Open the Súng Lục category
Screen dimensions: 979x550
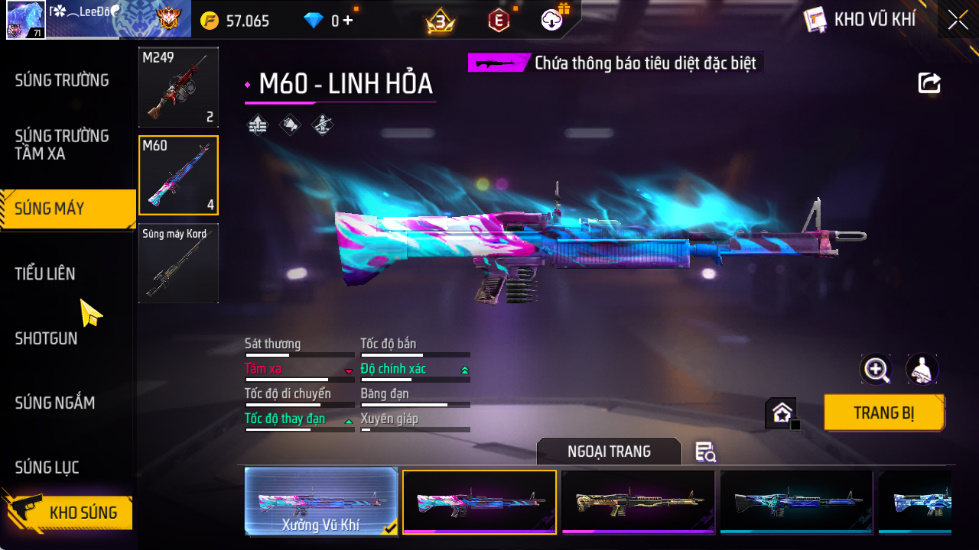(47, 467)
